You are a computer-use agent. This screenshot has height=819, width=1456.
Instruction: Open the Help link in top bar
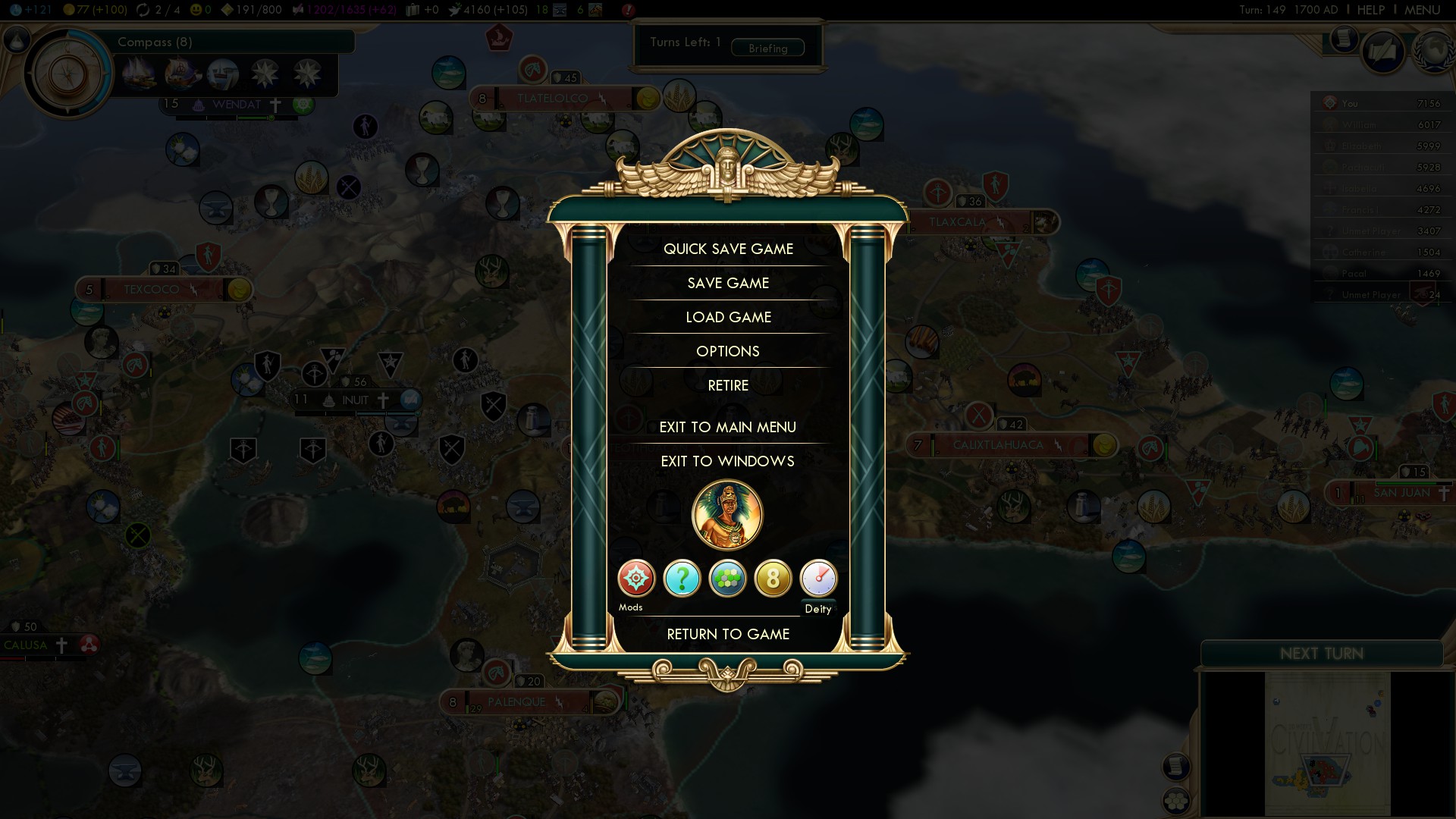pyautogui.click(x=1371, y=10)
